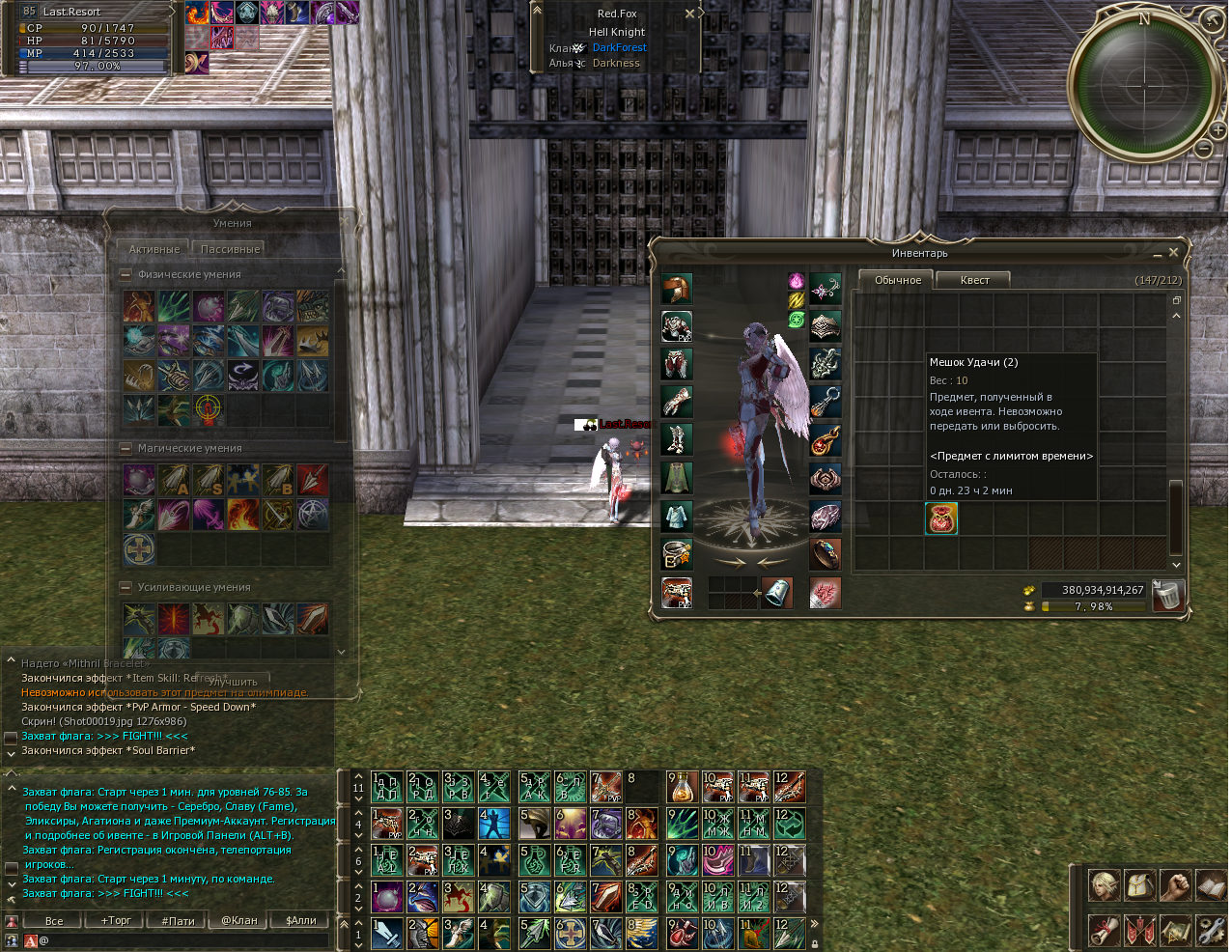Open the character status elf portrait icon

click(1105, 885)
